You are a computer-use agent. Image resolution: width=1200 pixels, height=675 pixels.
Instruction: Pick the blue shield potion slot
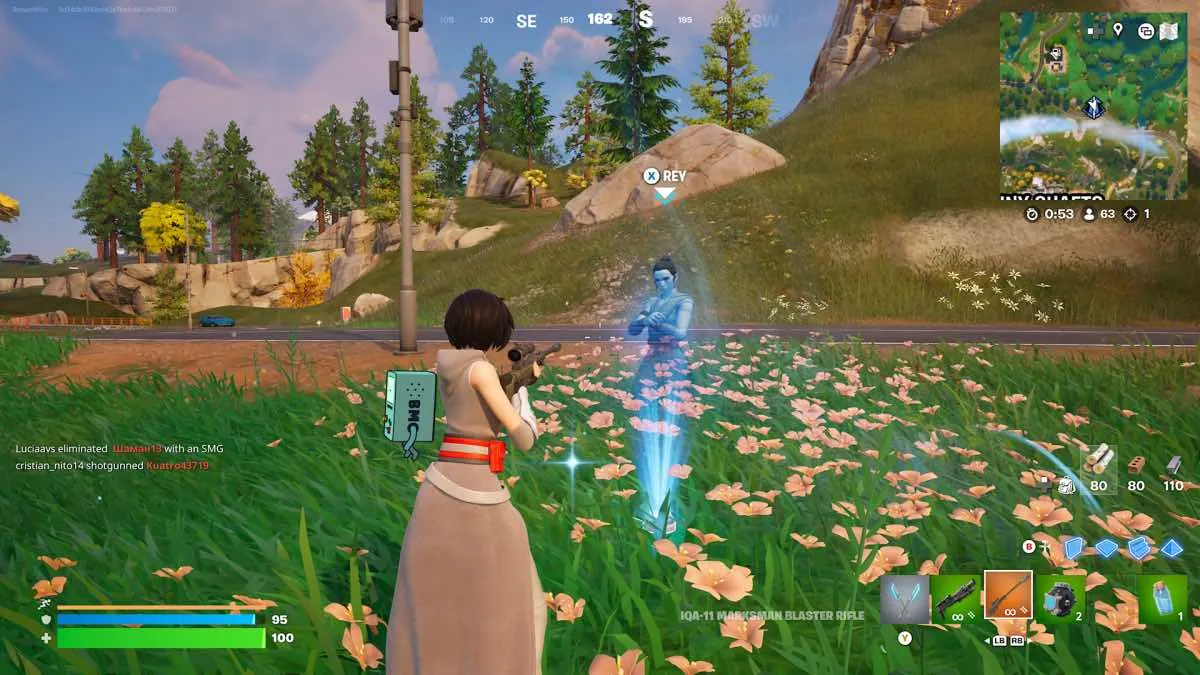1163,599
